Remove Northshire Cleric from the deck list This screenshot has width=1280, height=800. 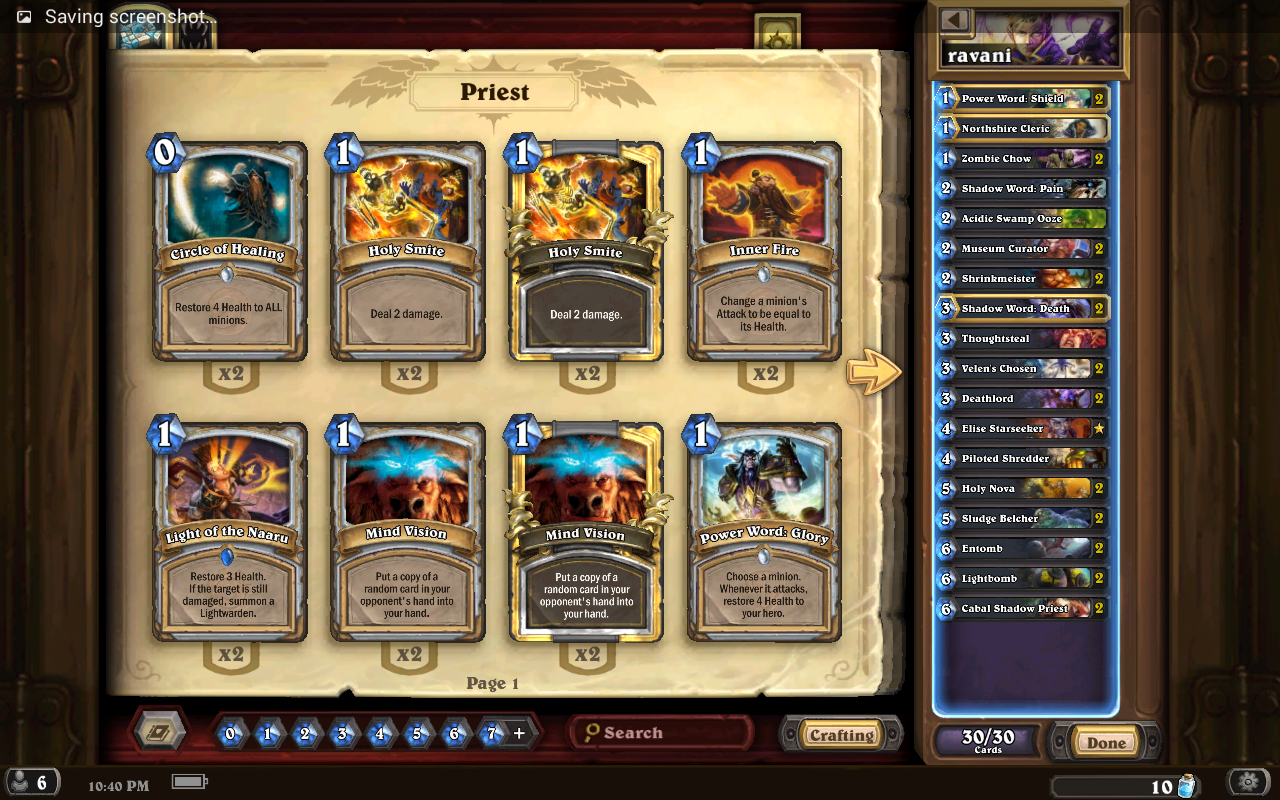(1022, 129)
